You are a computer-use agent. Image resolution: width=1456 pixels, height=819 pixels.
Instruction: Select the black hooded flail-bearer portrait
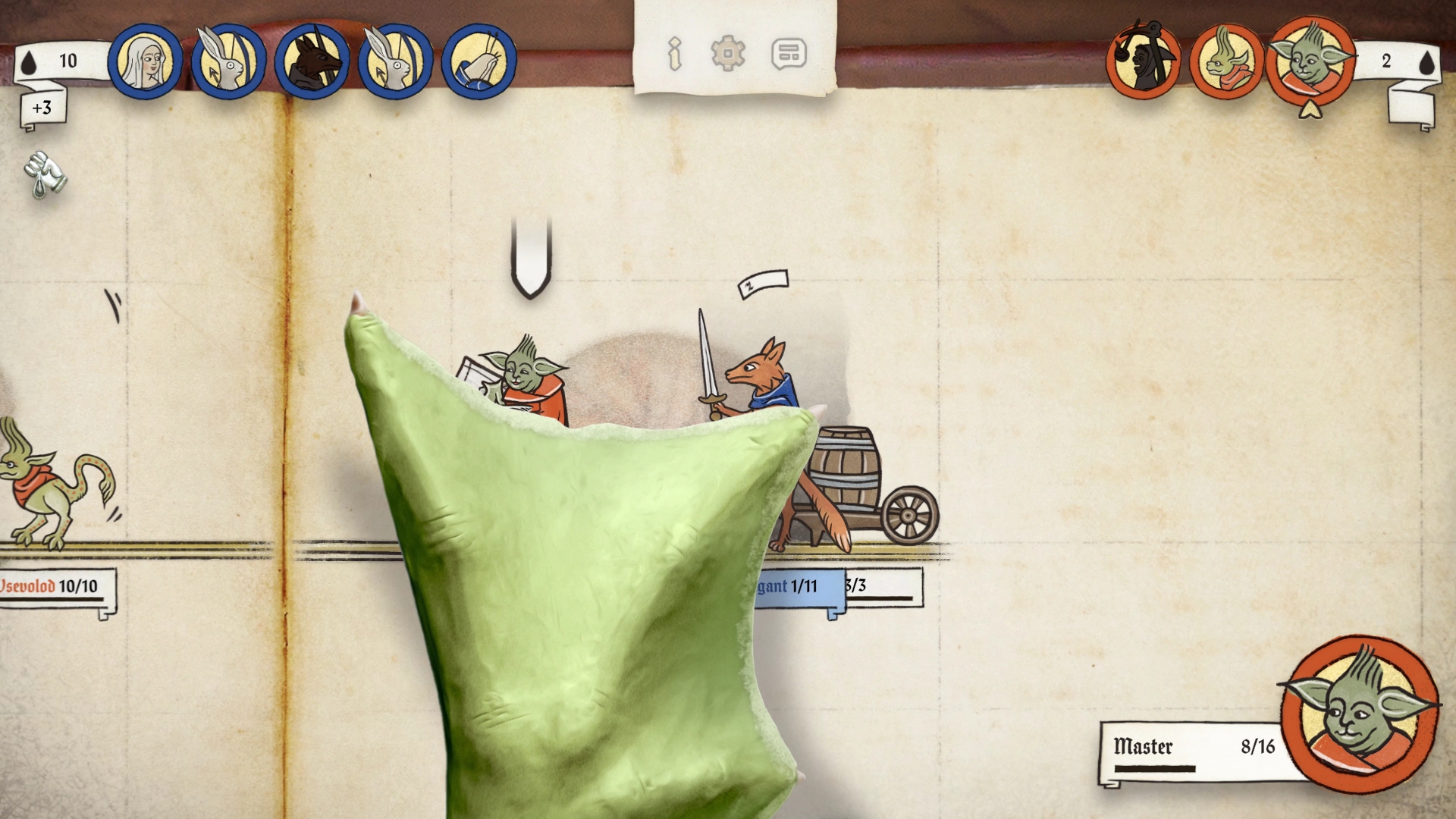click(1143, 61)
